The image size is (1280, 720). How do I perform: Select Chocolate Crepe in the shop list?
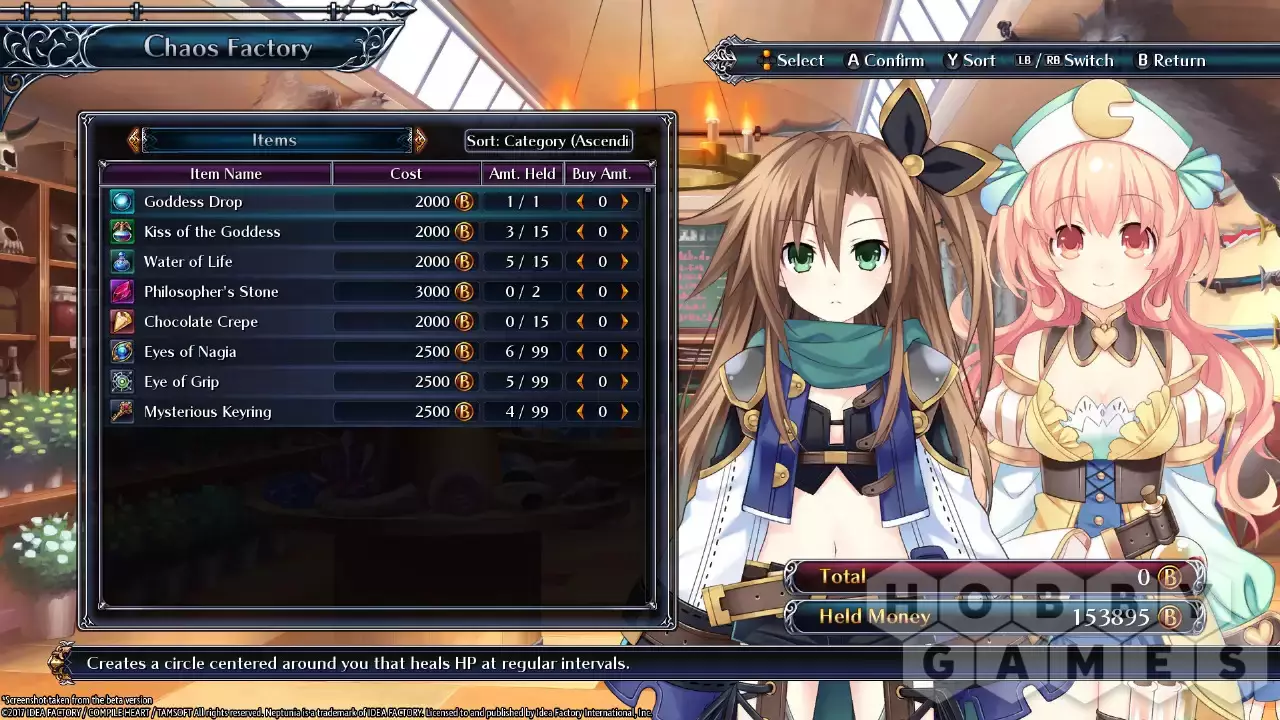click(x=201, y=322)
